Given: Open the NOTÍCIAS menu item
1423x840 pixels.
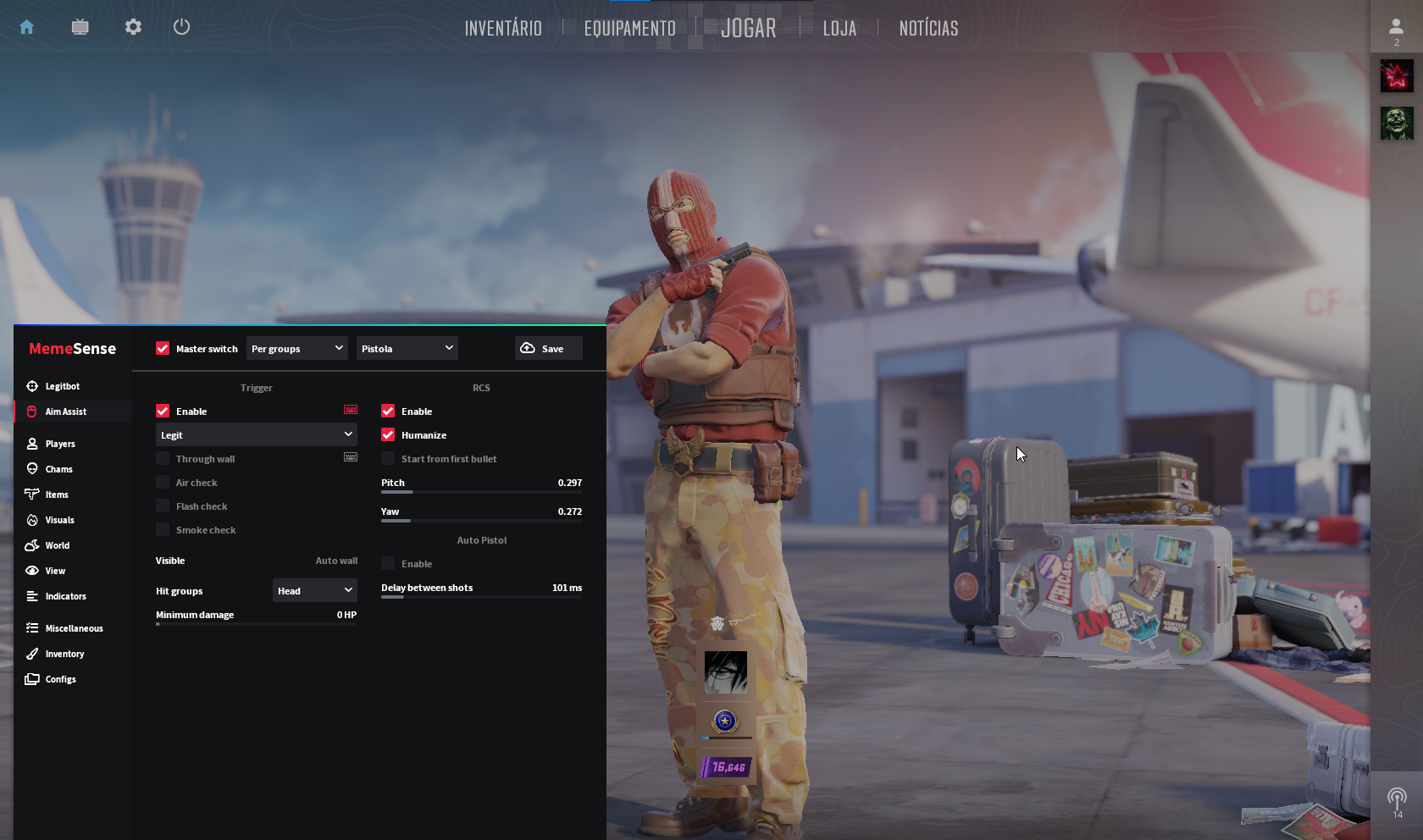Looking at the screenshot, I should click(x=928, y=28).
